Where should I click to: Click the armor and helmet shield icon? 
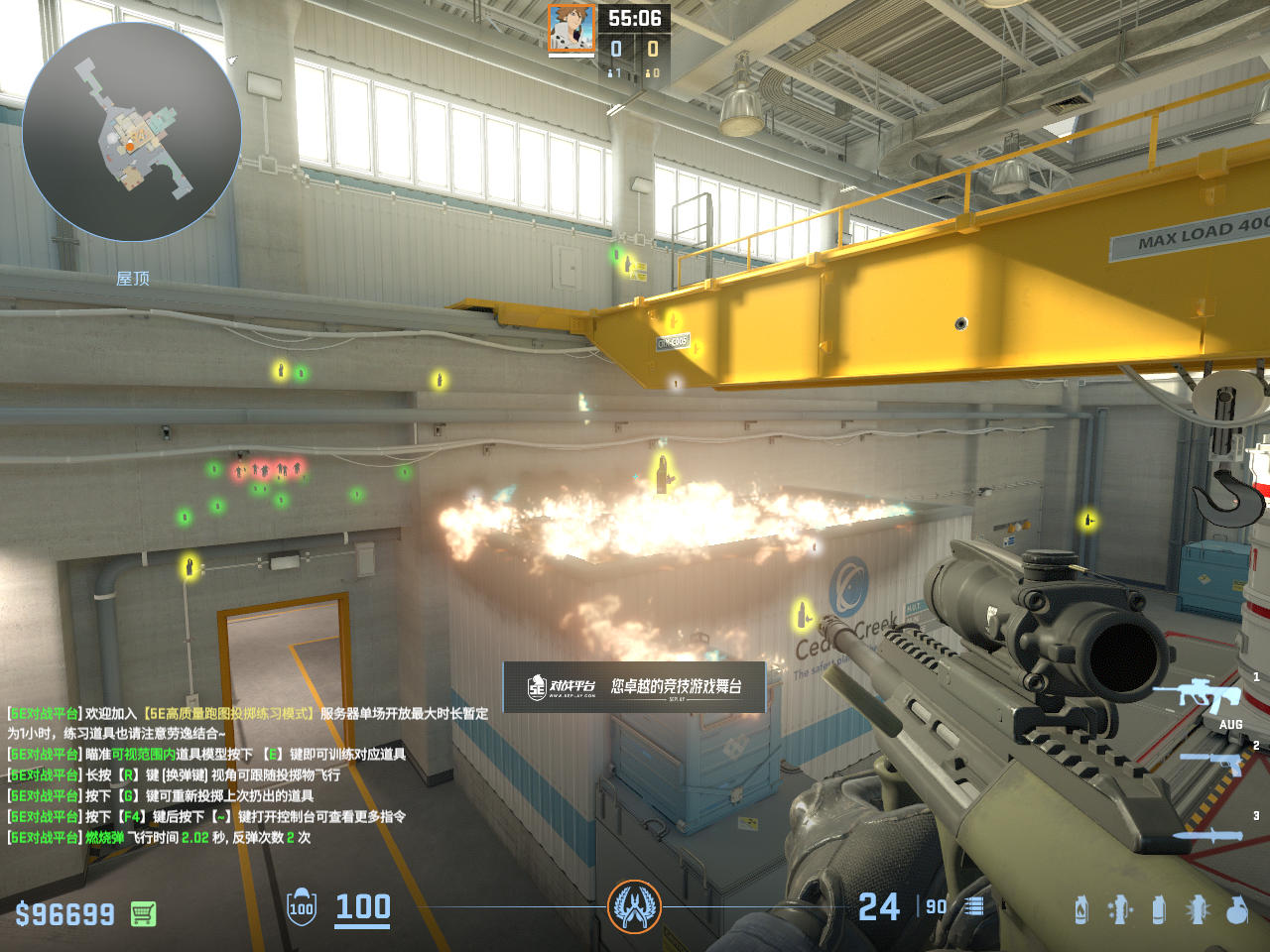[302, 907]
